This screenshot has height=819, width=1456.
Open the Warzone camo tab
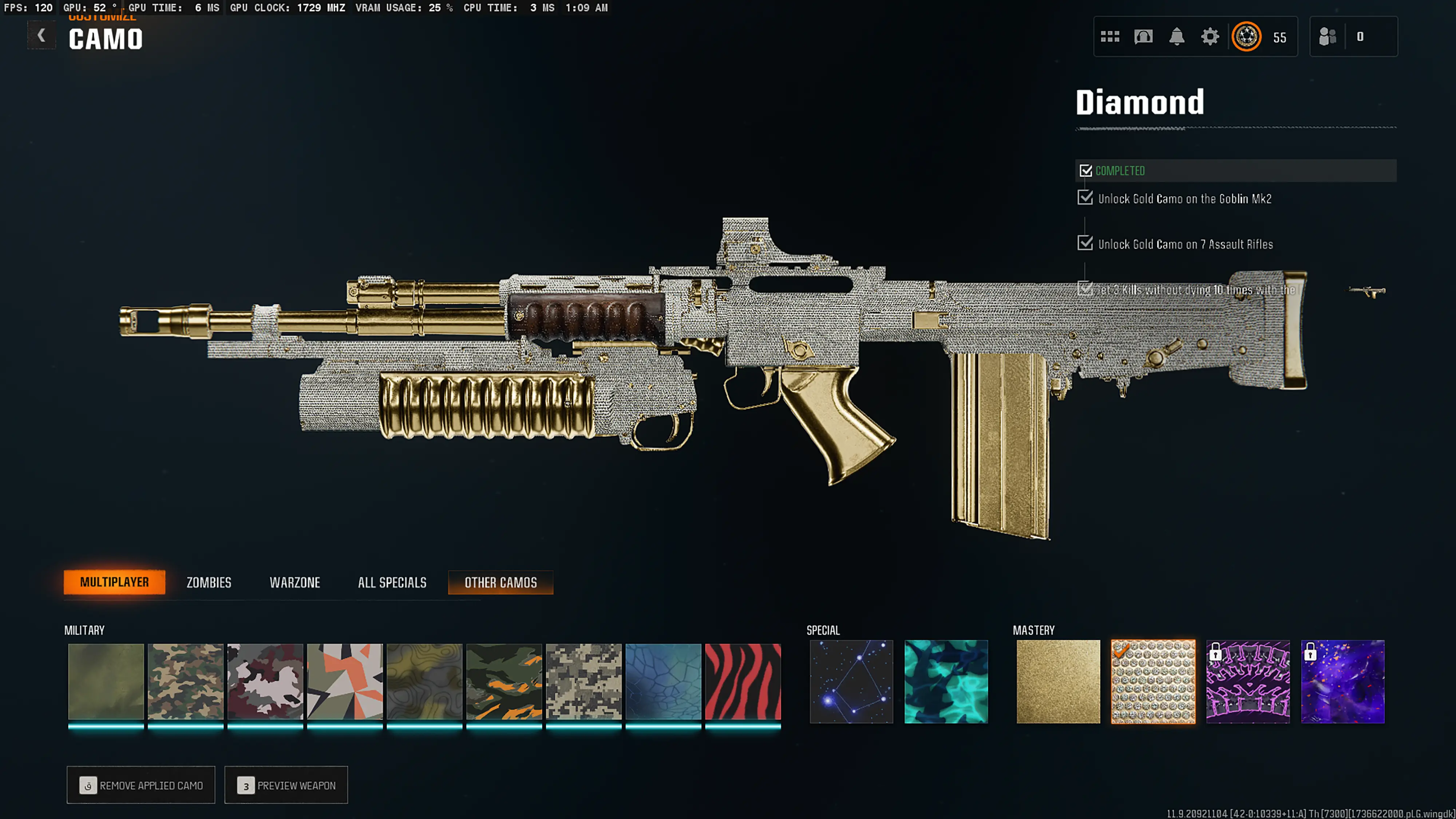[x=294, y=582]
